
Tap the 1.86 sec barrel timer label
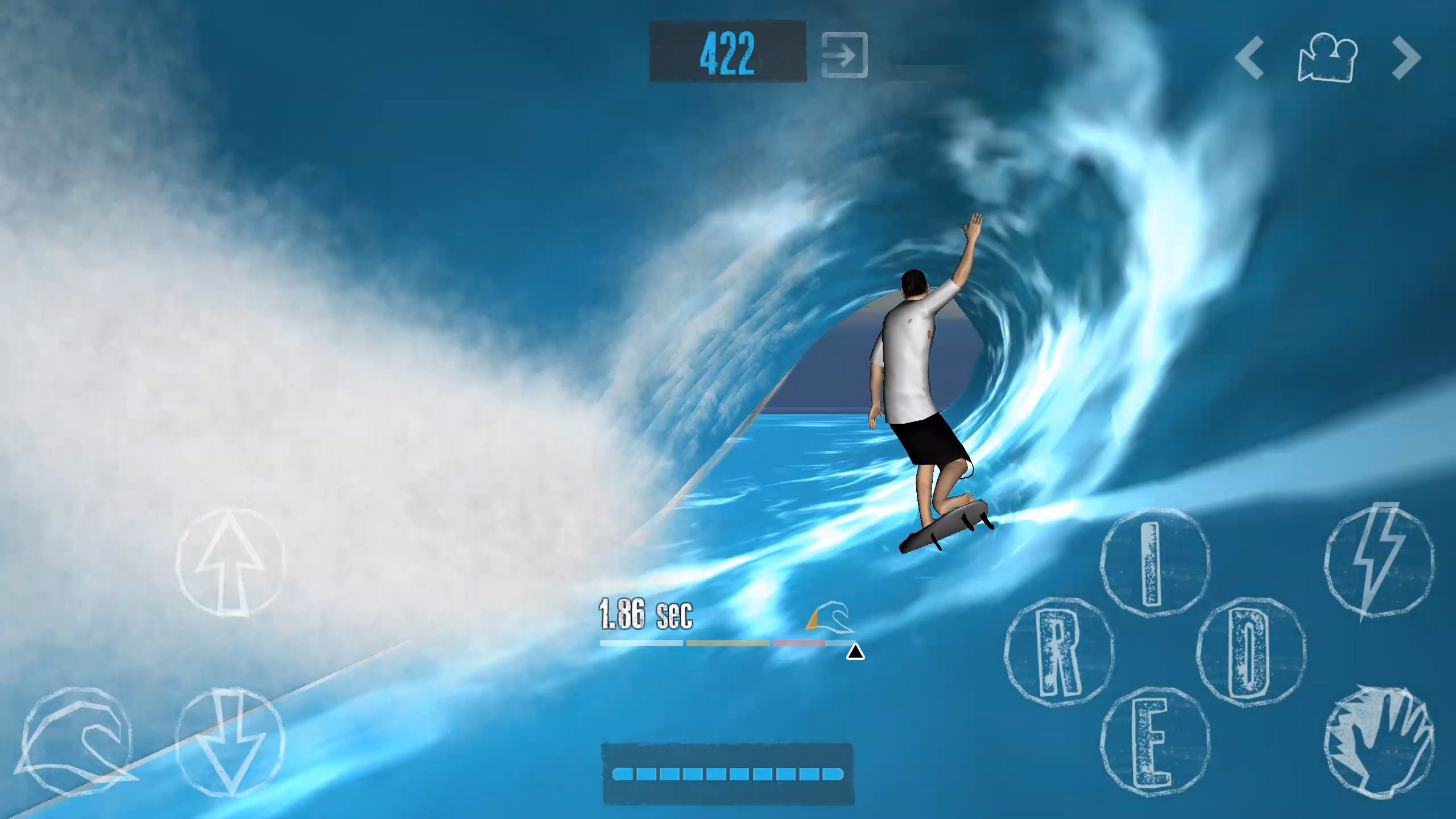[x=646, y=613]
